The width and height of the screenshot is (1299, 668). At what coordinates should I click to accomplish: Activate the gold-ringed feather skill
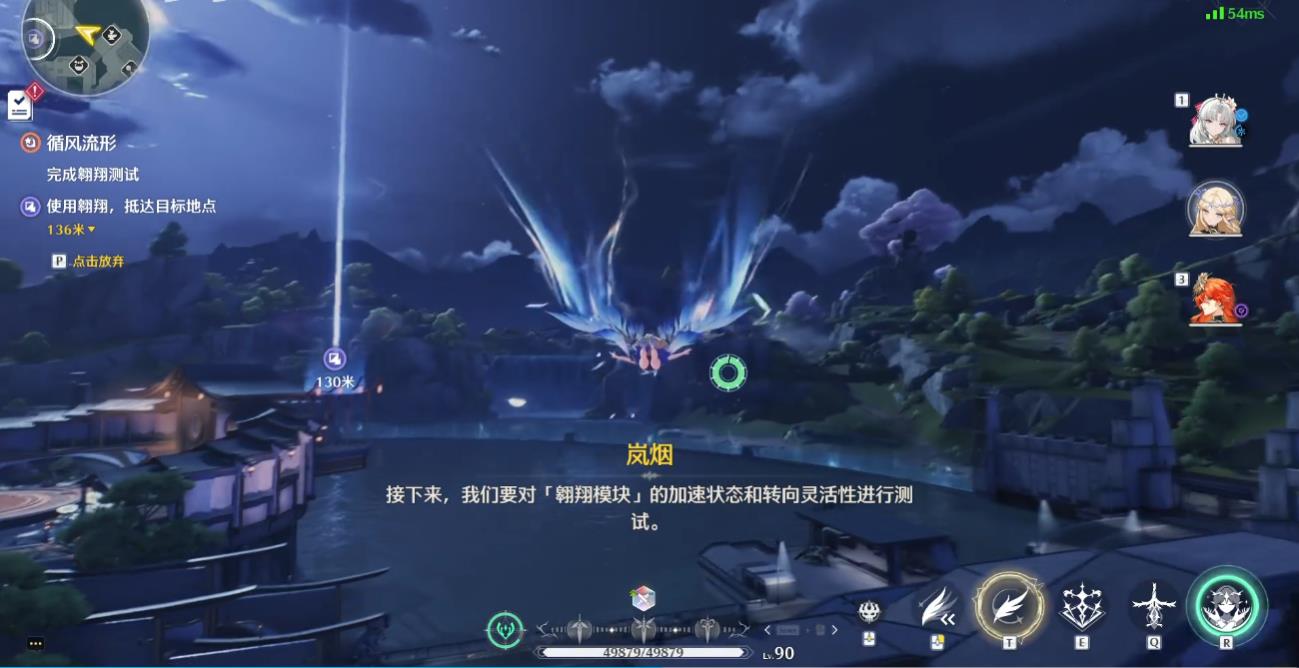point(1009,606)
